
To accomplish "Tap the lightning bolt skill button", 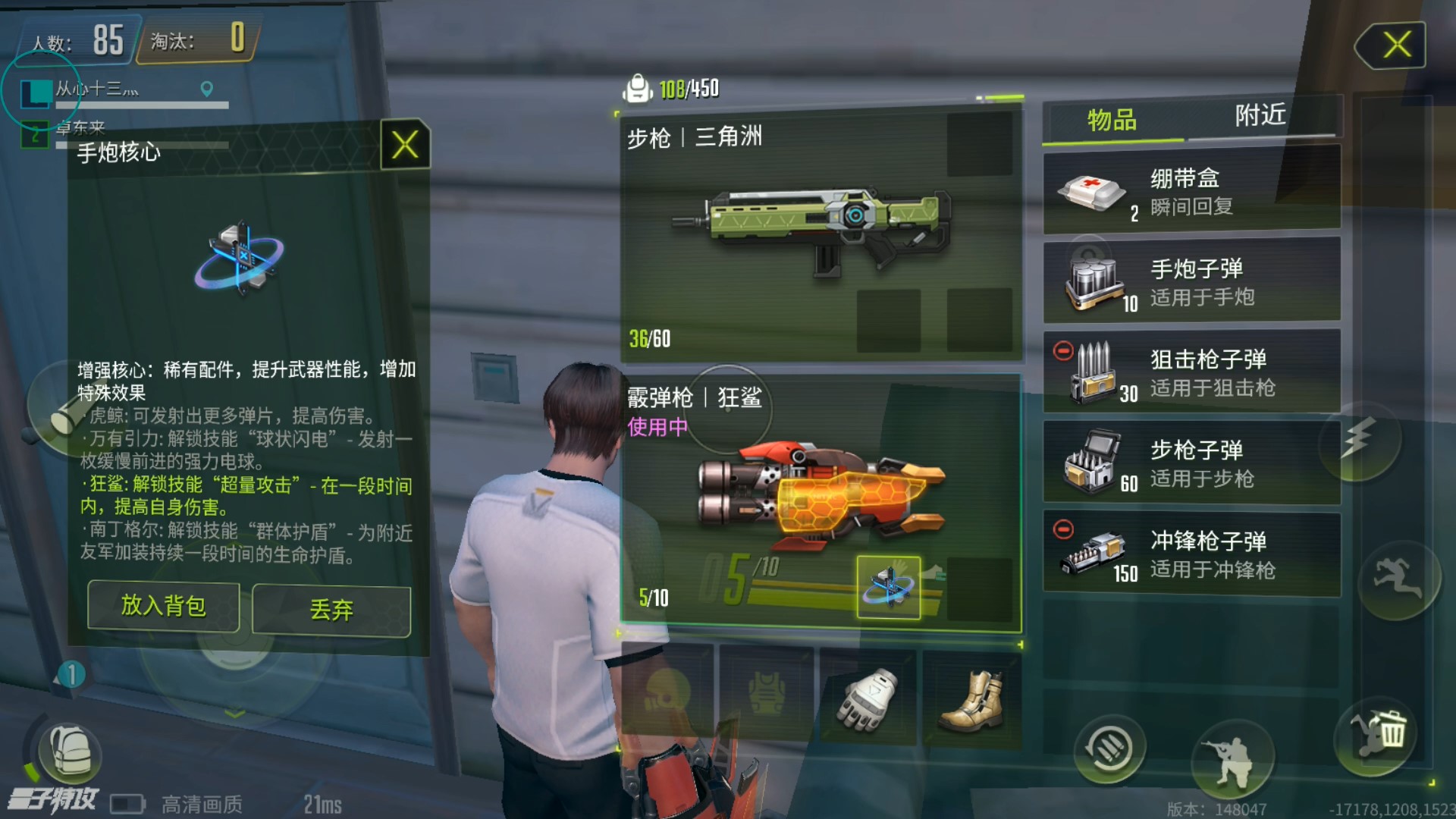I will point(1359,440).
